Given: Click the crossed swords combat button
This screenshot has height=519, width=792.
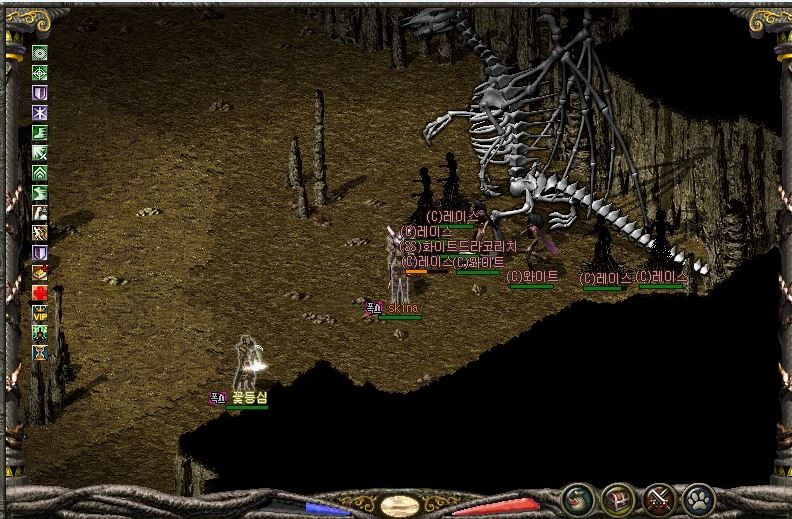Looking at the screenshot, I should coord(658,498).
